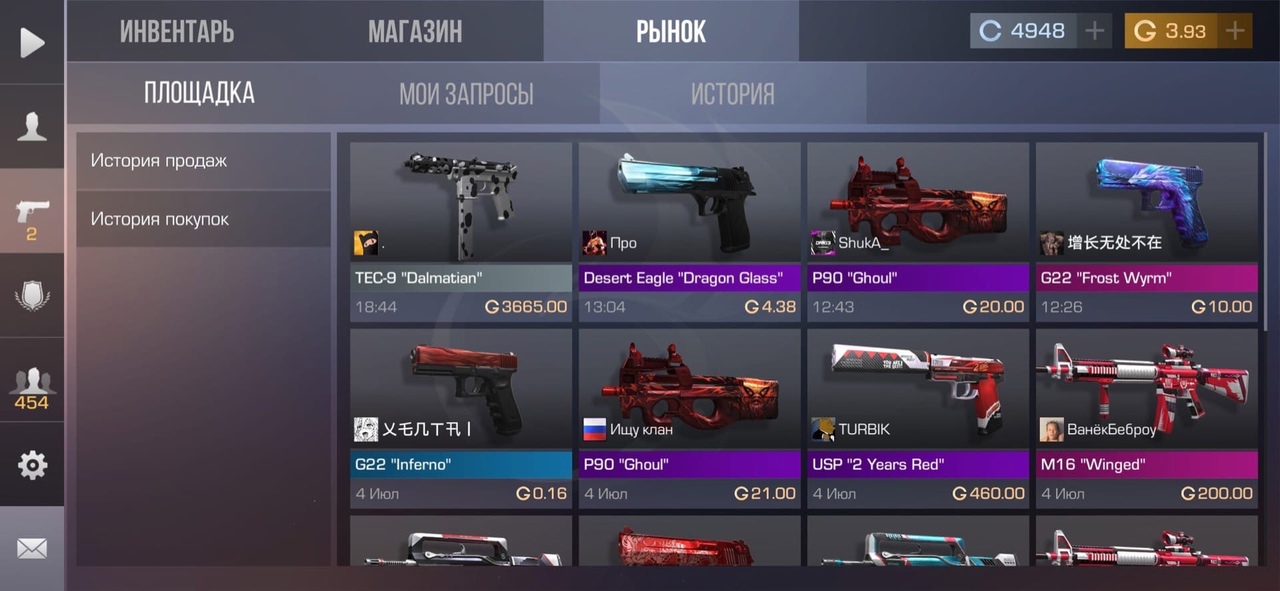Open the player profile icon

tap(32, 126)
